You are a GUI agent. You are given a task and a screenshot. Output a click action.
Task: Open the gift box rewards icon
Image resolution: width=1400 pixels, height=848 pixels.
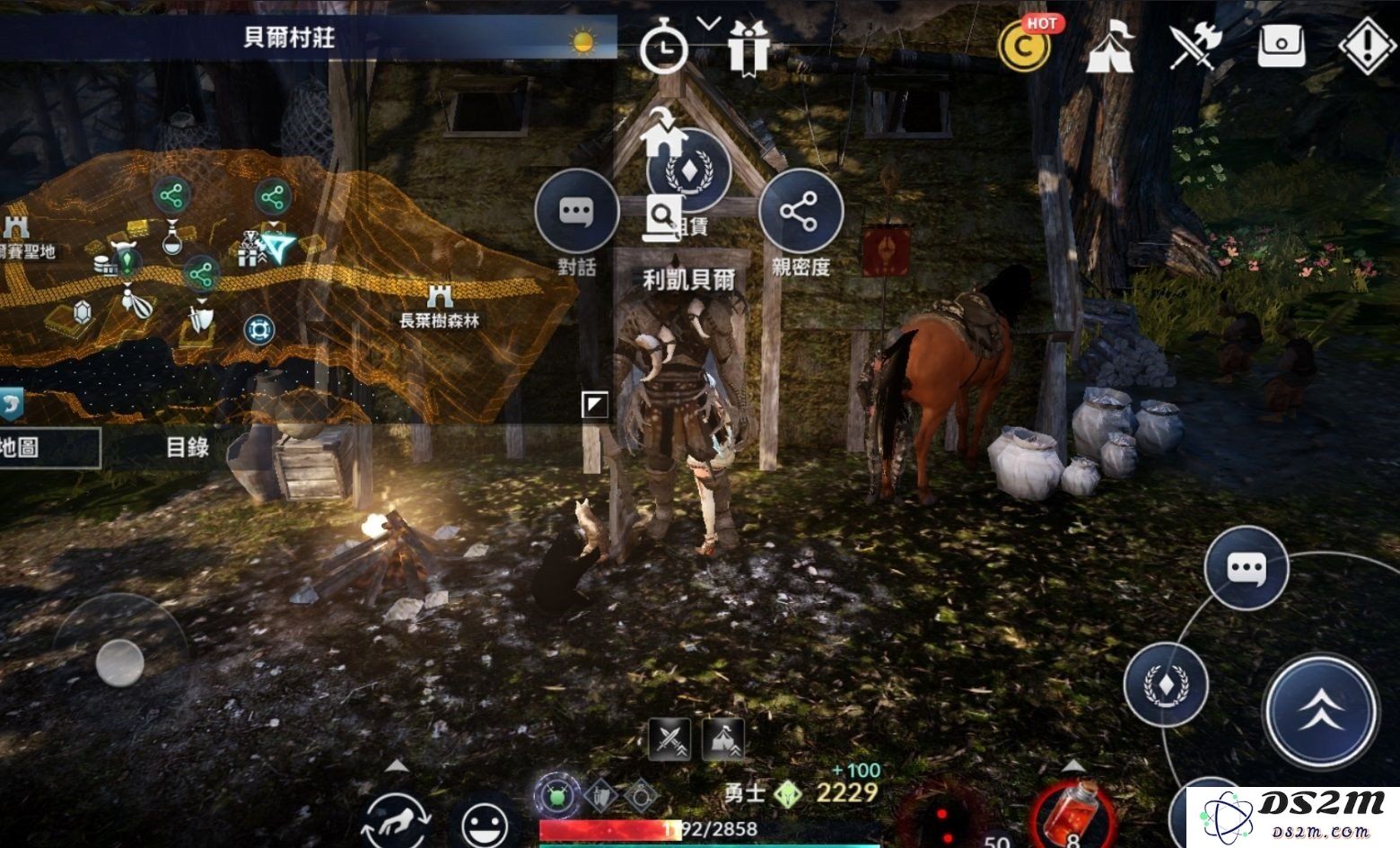tap(748, 46)
